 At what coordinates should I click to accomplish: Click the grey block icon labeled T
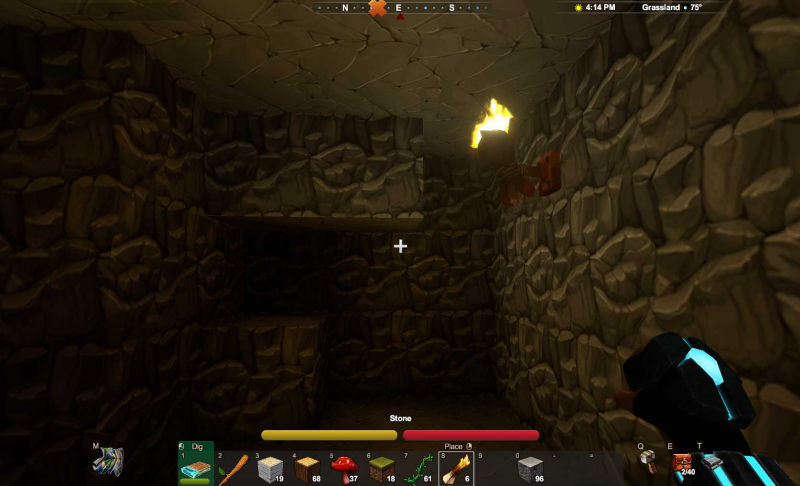(711, 462)
